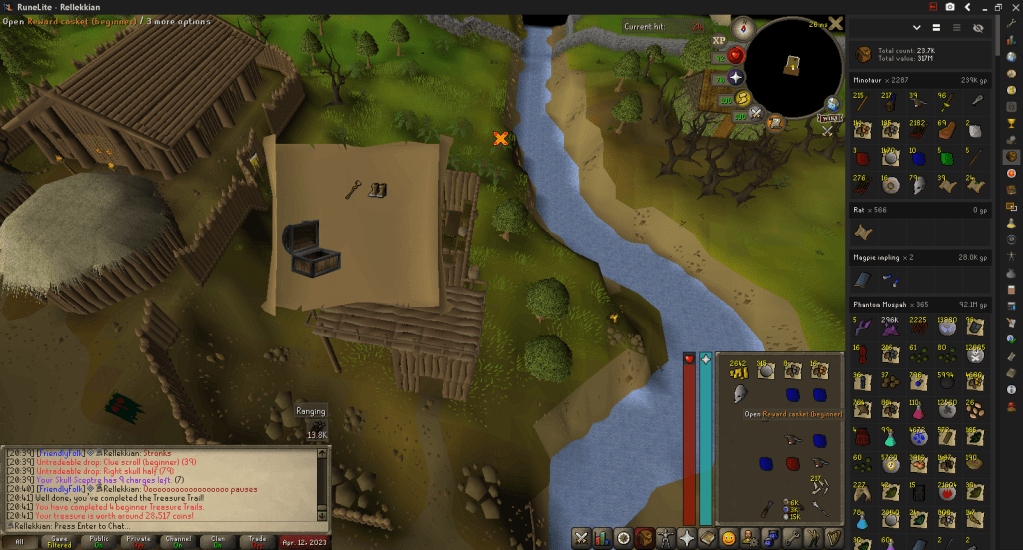The image size is (1023, 550).
Task: Switch chat to the All tab
Action: click(19, 541)
